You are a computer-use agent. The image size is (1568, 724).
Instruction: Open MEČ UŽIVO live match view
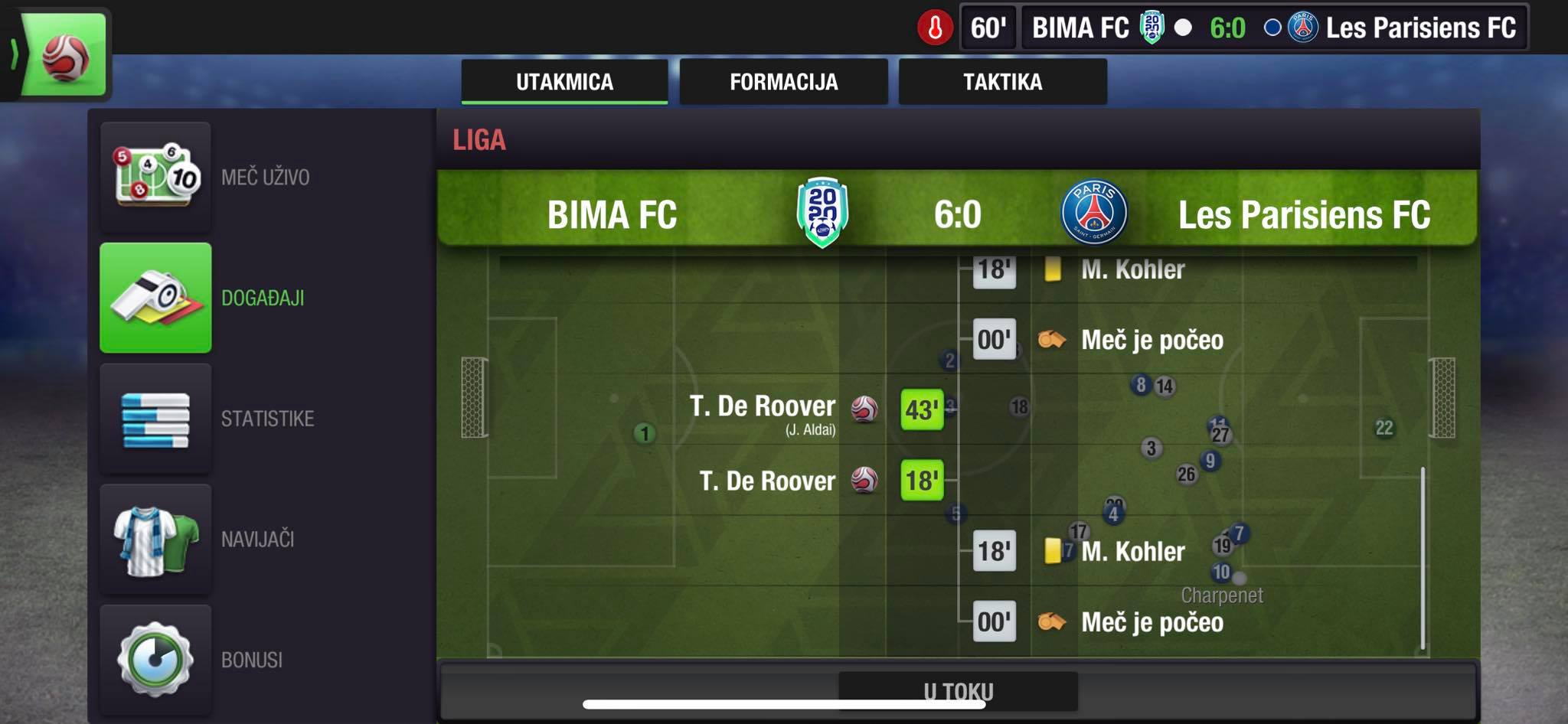pos(156,177)
